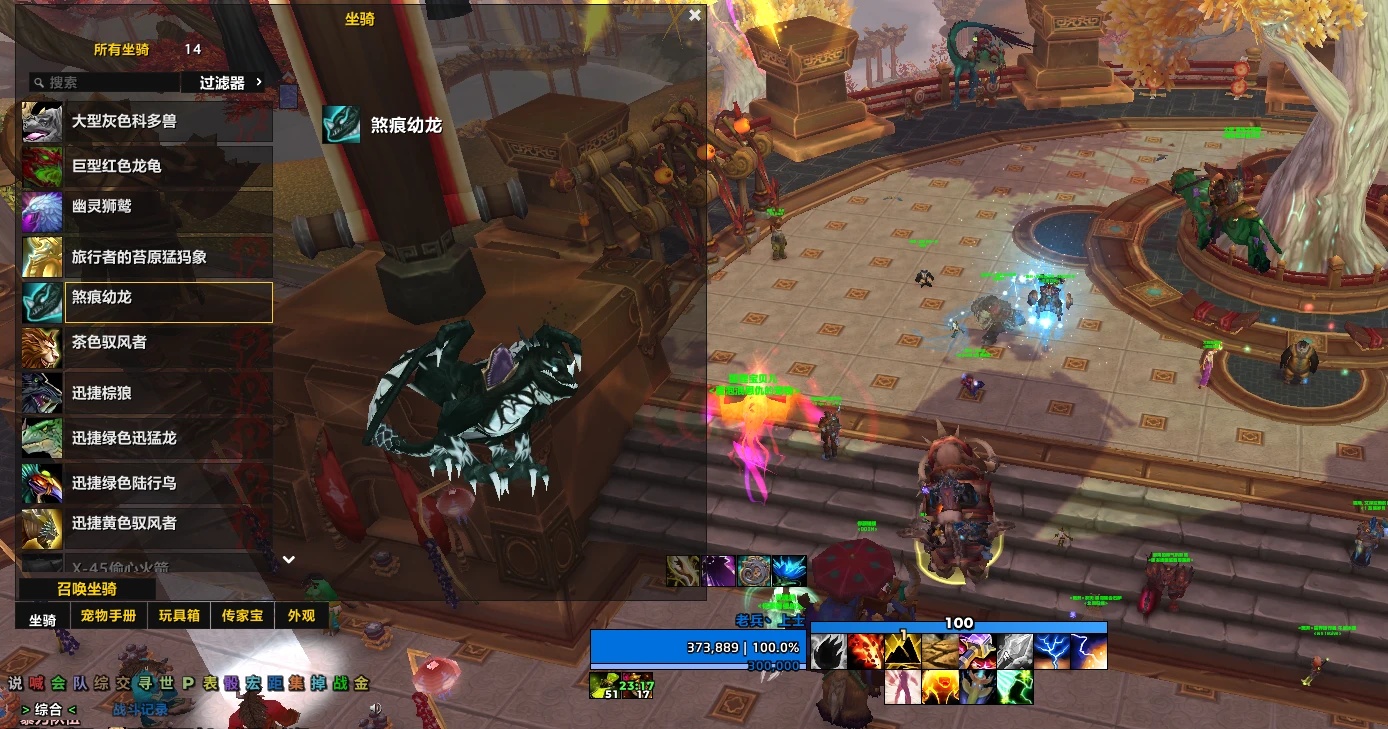This screenshot has height=729, width=1388.
Task: Expand the mount list using the down chevron
Action: coord(289,560)
